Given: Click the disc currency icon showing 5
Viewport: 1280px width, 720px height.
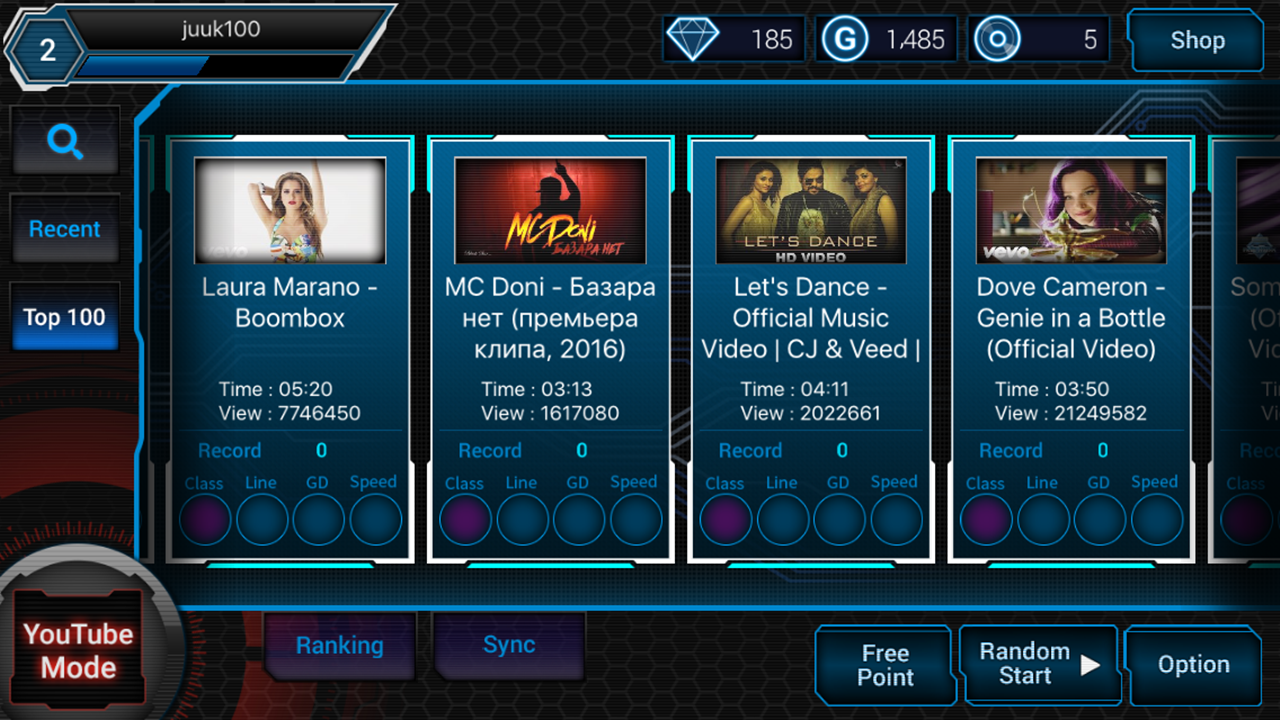Looking at the screenshot, I should click(999, 39).
